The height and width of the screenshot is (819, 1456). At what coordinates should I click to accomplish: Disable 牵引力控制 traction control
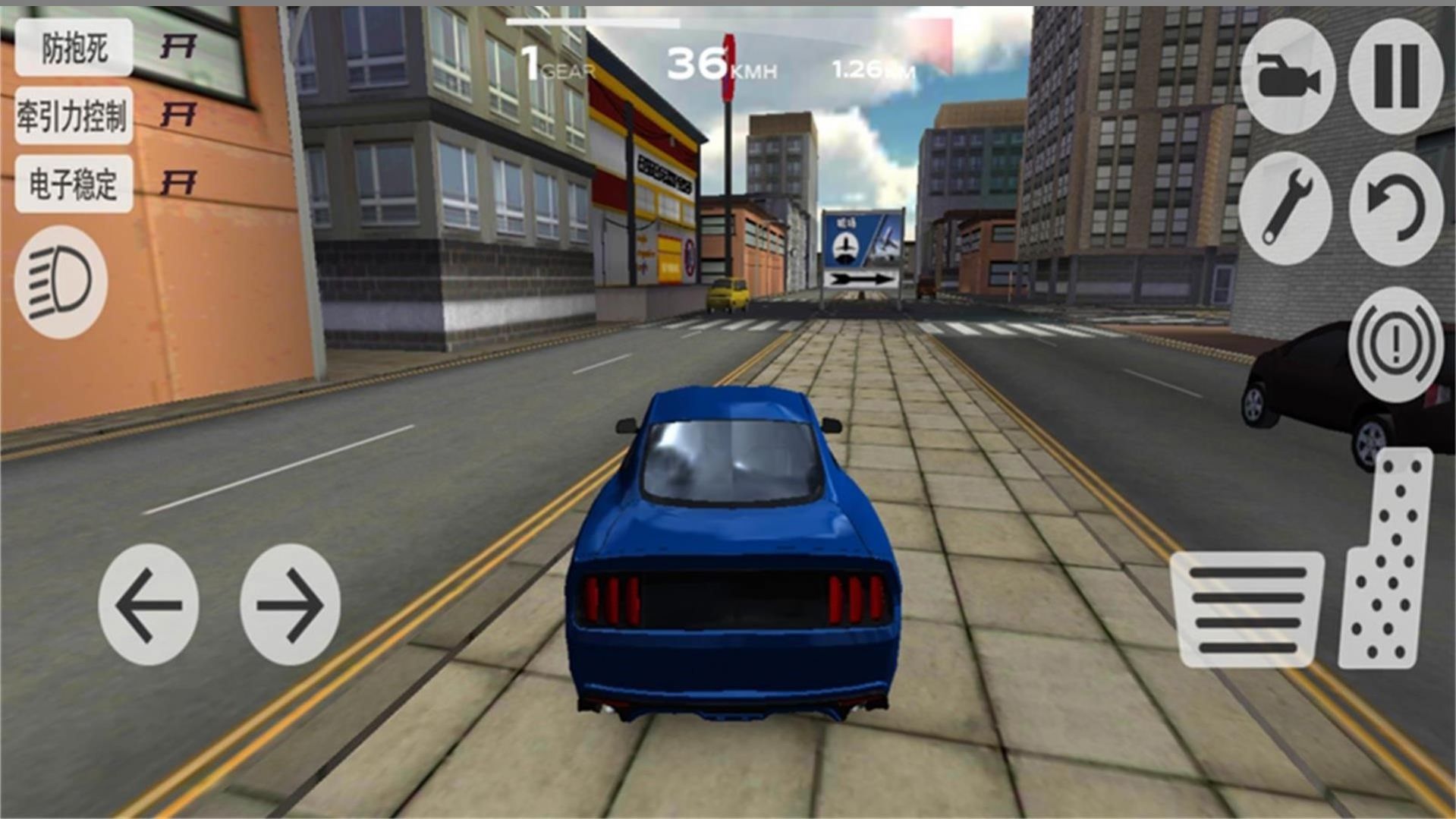click(72, 115)
